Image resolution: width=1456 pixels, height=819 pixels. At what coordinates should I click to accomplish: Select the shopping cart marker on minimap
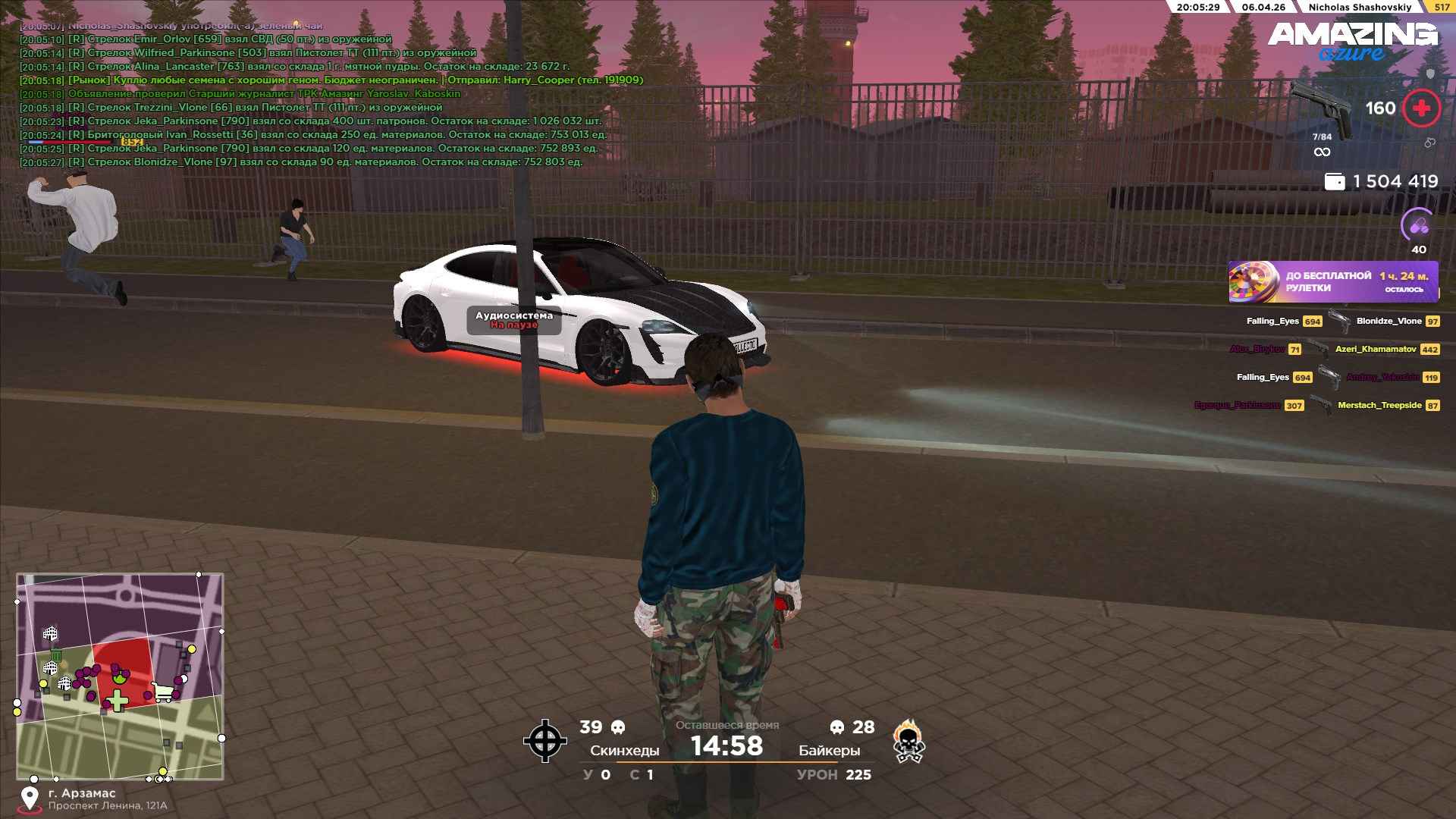162,692
